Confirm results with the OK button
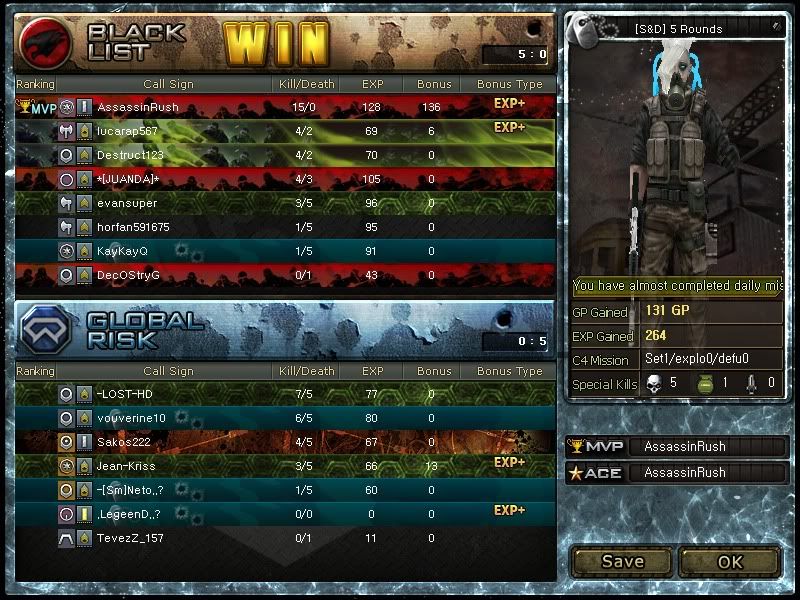This screenshot has height=600, width=800. 730,561
